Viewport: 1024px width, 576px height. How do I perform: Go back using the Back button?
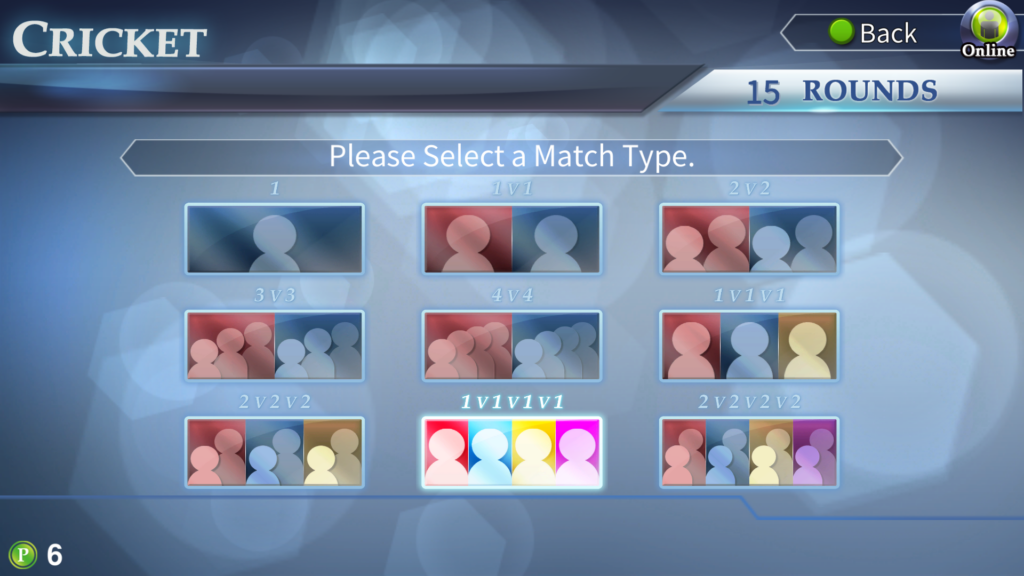click(x=872, y=33)
